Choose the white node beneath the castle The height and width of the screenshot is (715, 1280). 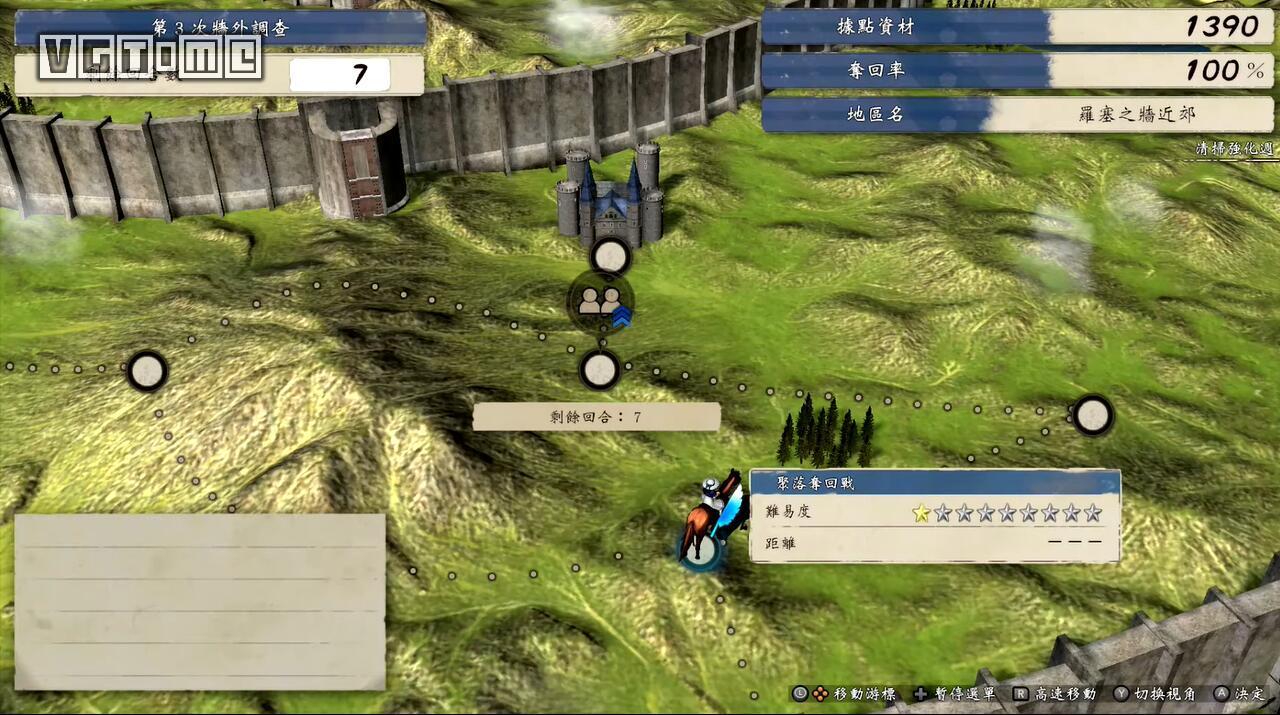610,257
